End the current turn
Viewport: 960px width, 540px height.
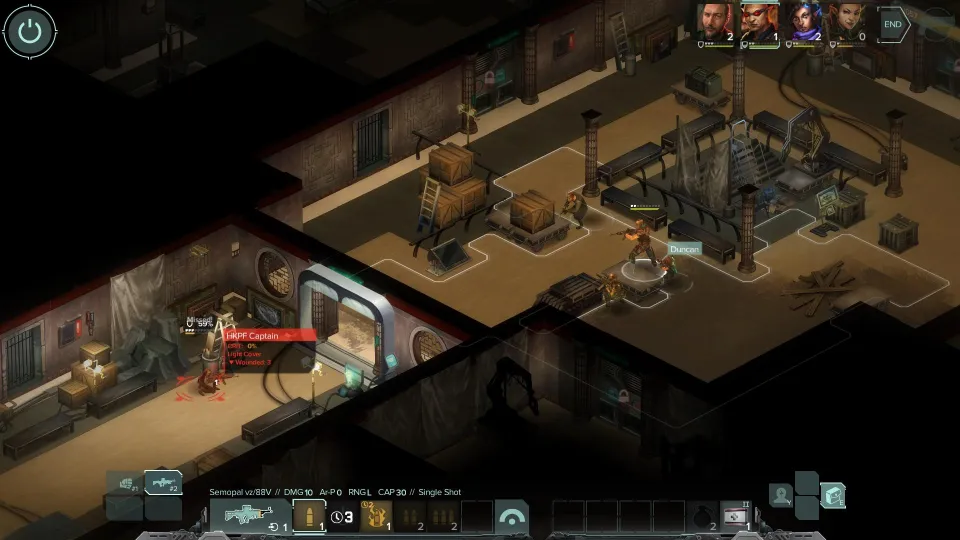[893, 24]
